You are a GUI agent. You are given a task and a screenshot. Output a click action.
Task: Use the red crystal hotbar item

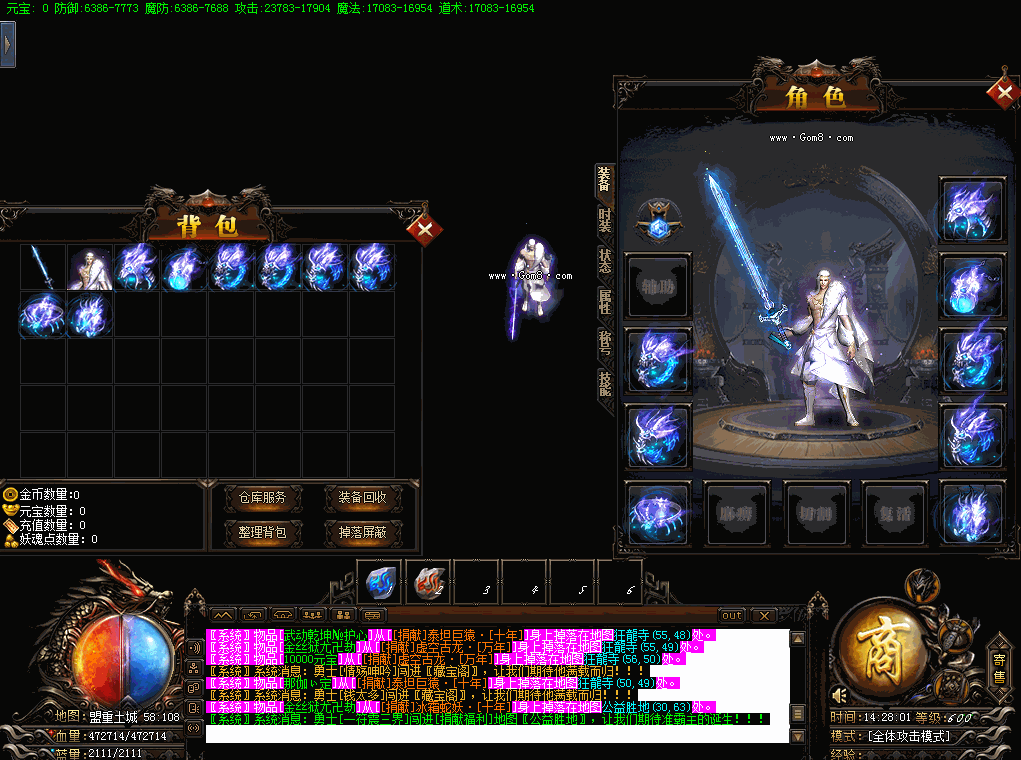(x=428, y=581)
